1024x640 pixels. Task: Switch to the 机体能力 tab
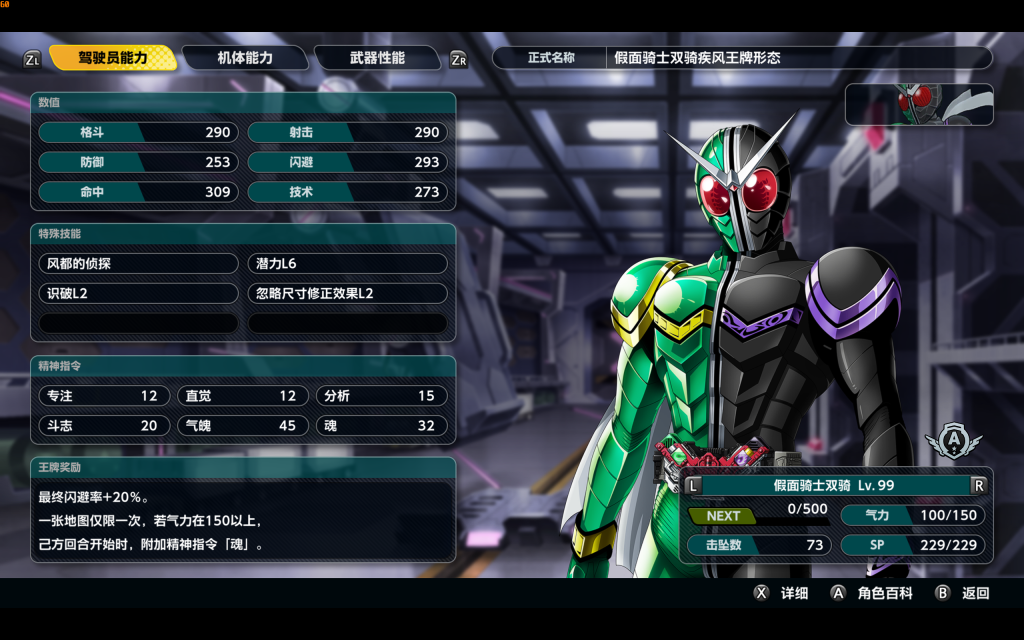pos(245,58)
